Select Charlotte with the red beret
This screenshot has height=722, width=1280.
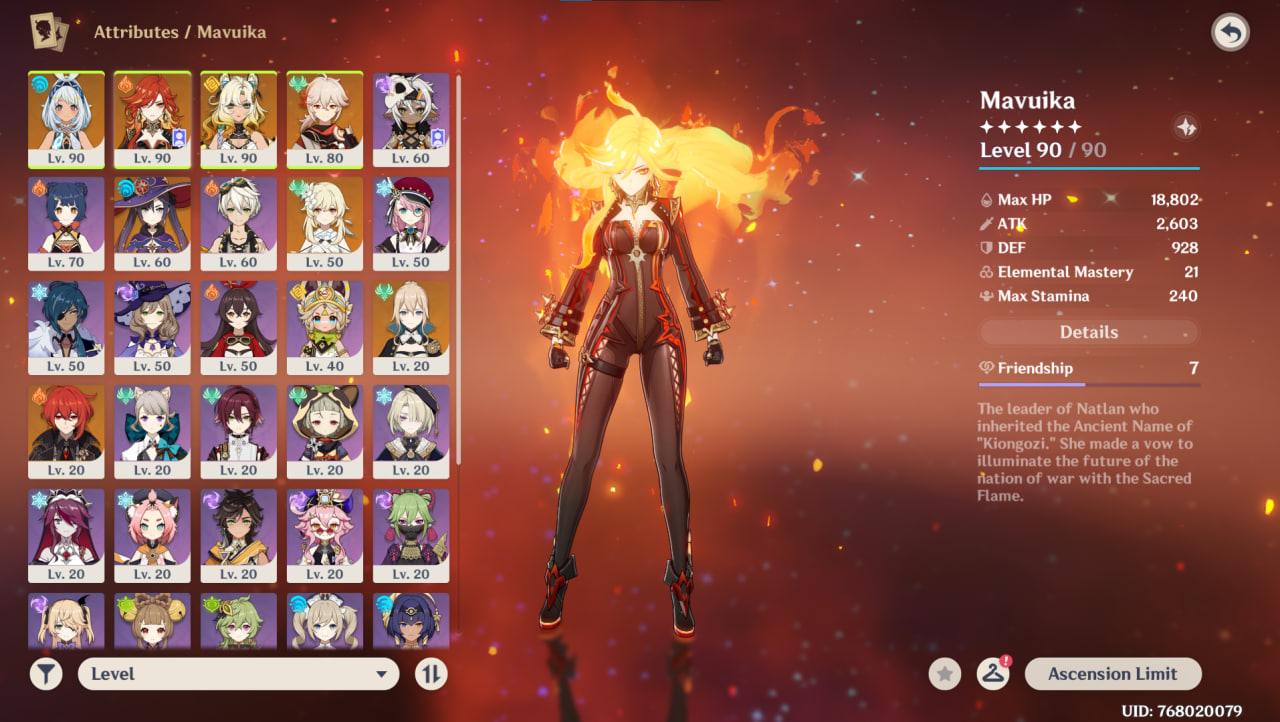point(410,222)
